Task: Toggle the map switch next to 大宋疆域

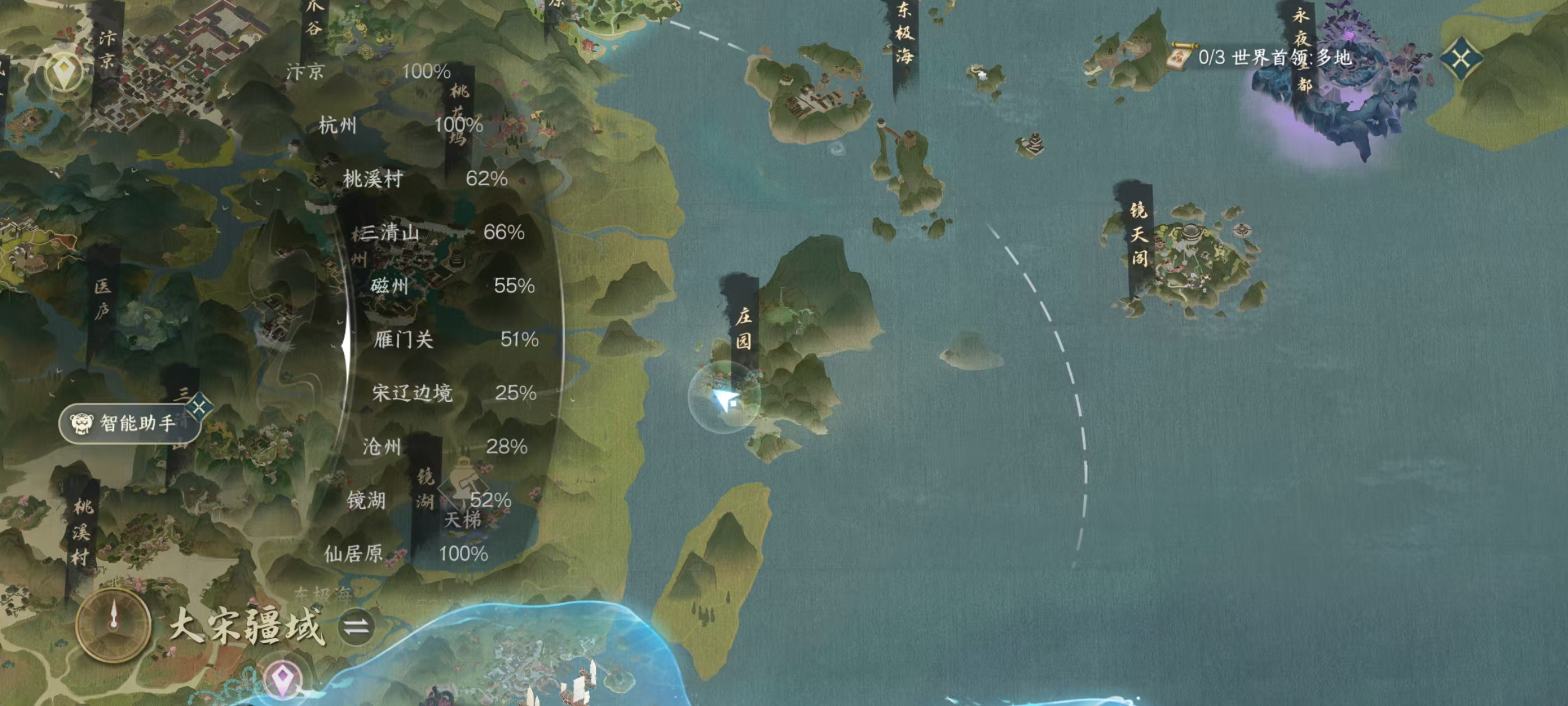Action: point(357,626)
